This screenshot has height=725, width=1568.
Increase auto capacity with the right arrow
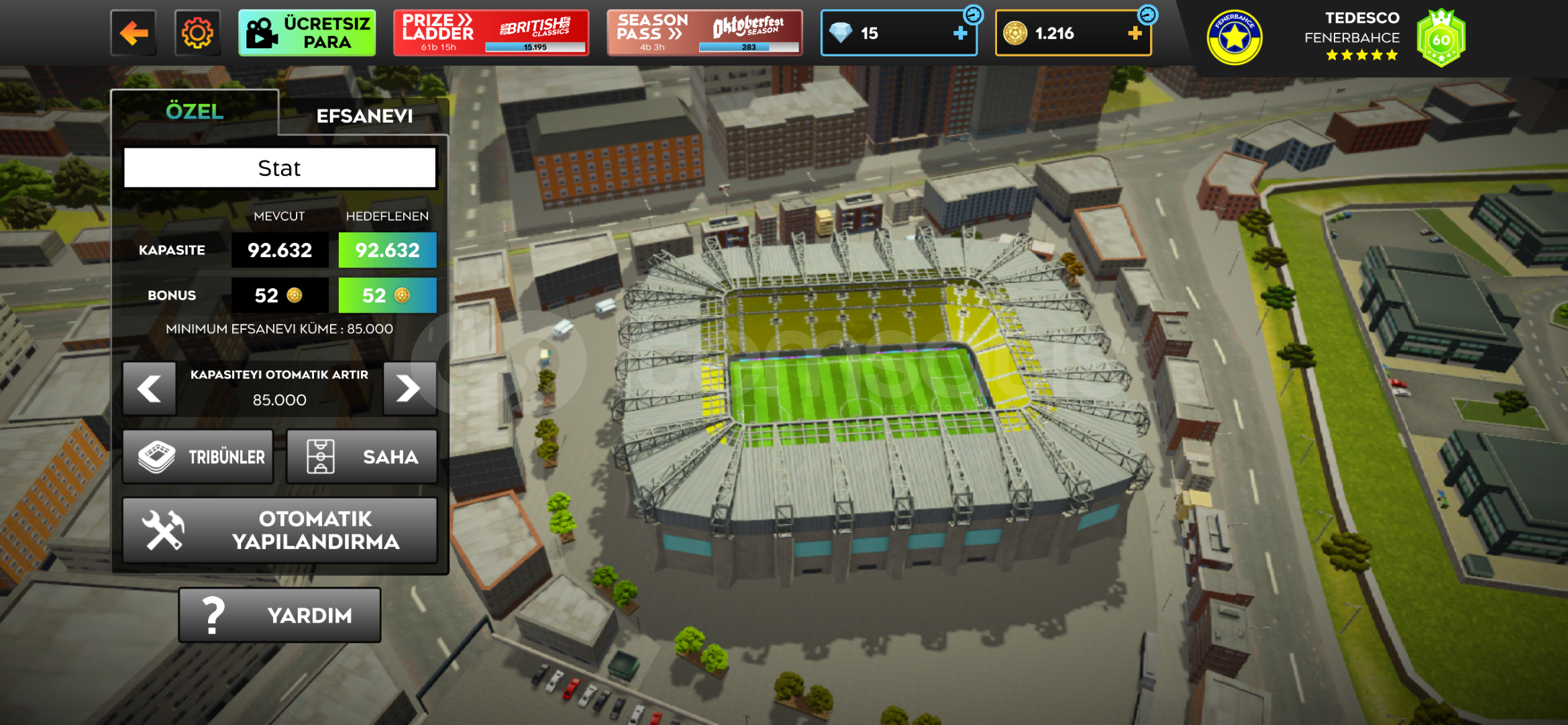(x=409, y=388)
